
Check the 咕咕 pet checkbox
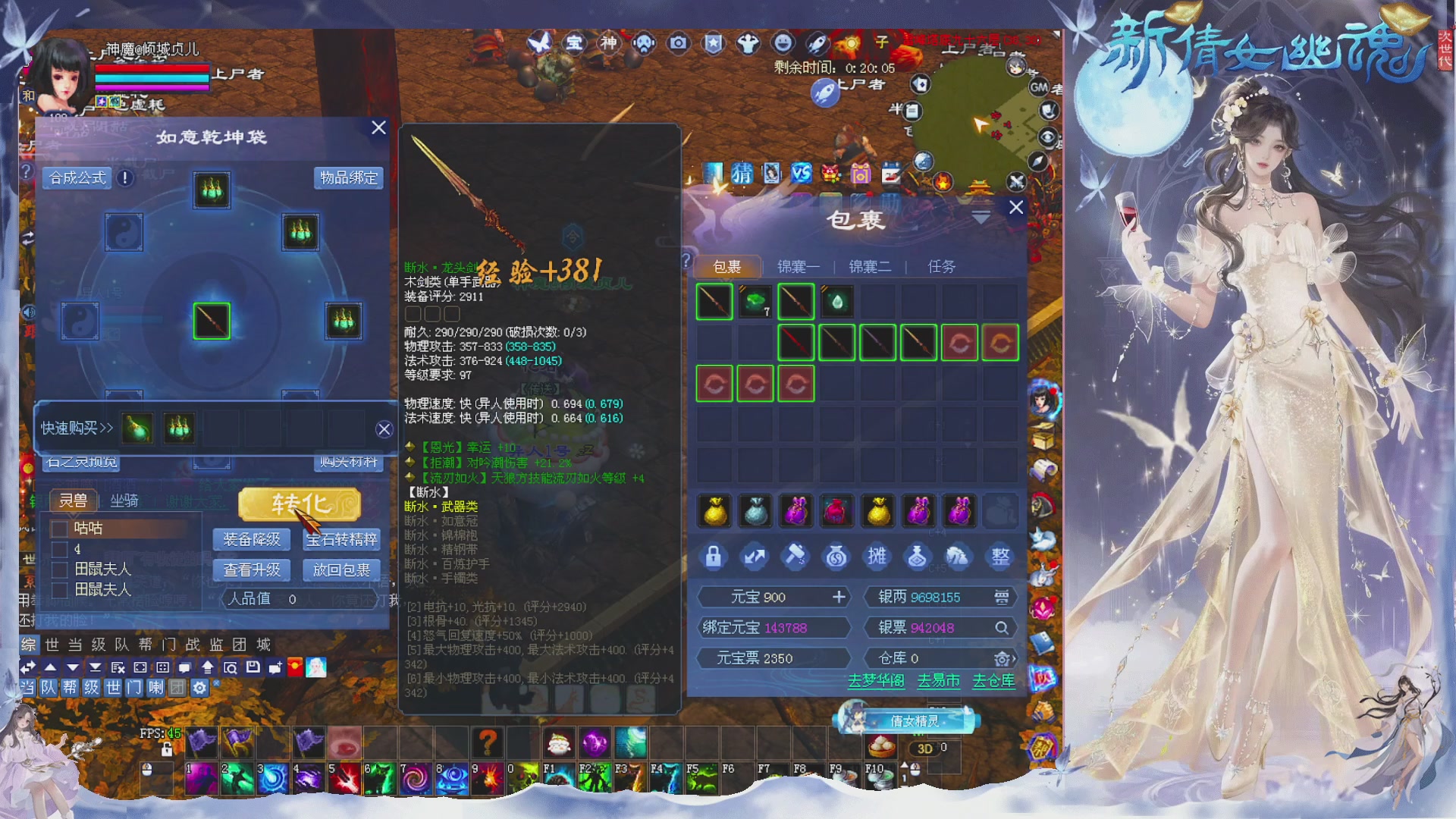click(x=59, y=529)
